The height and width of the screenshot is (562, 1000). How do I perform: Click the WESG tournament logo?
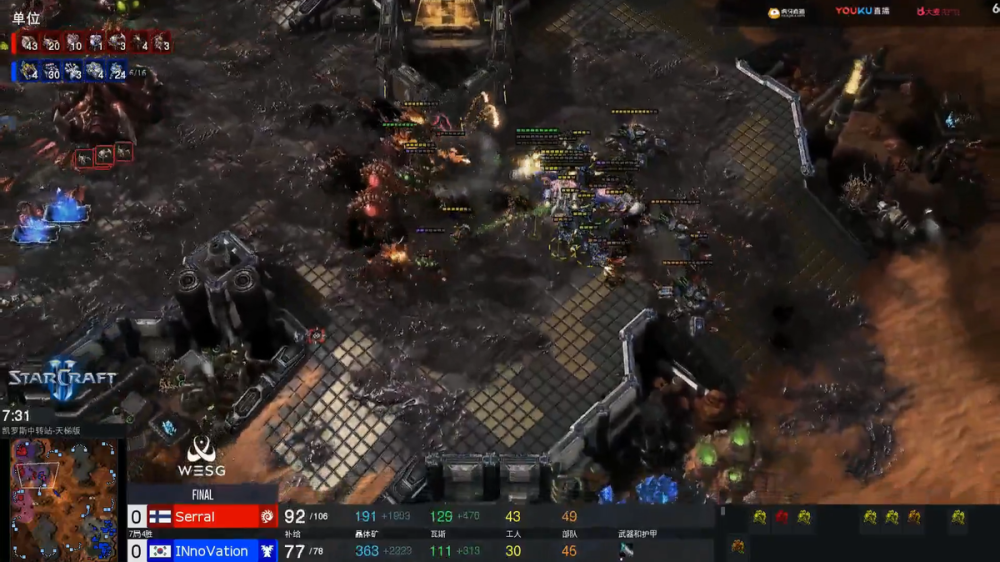(x=202, y=458)
